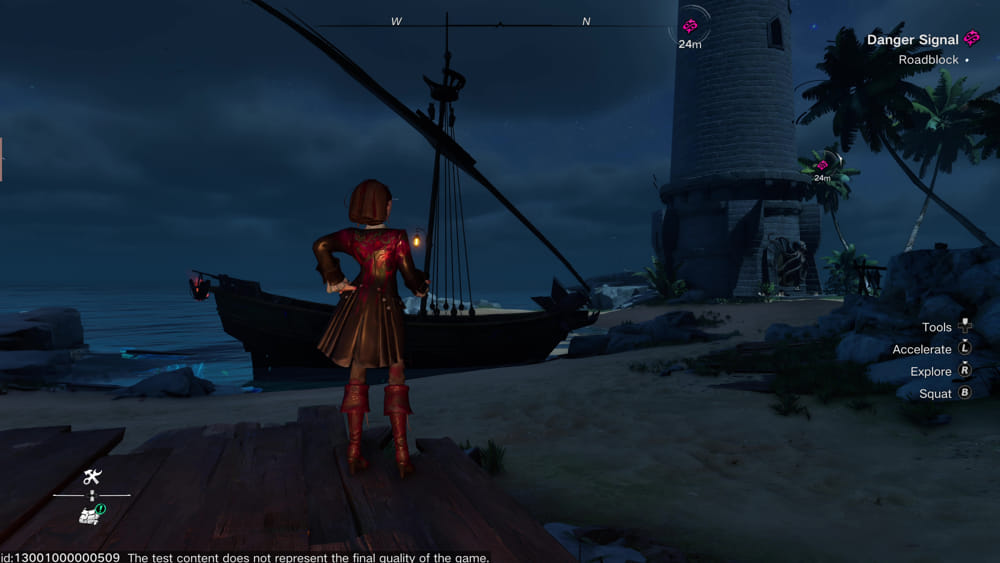Screen dimensions: 1000x563
Task: Click the pink quest marker on the compass
Action: (690, 25)
